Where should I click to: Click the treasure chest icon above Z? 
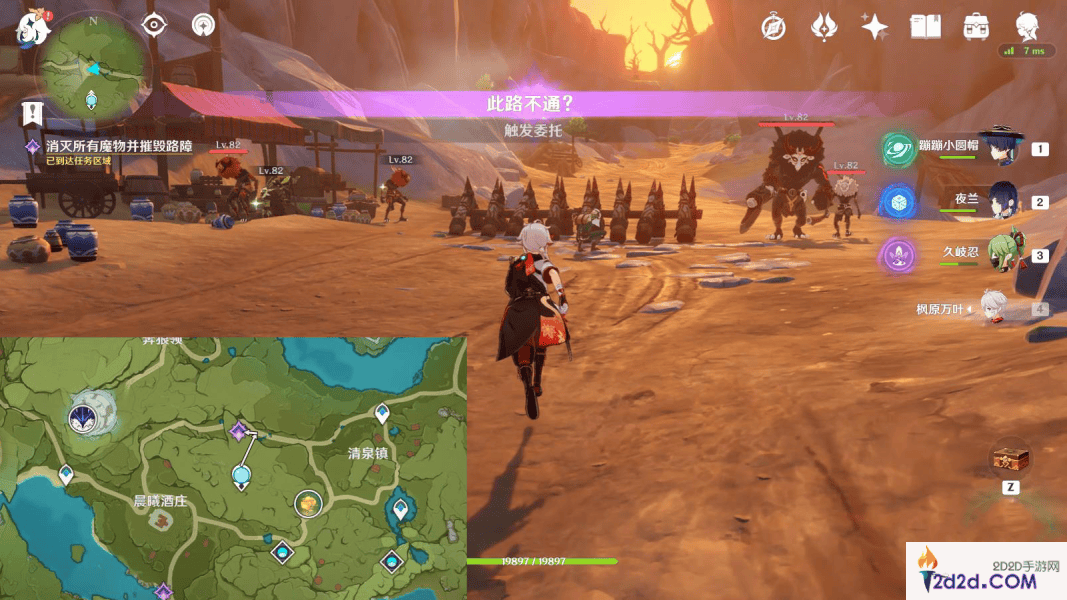(x=1009, y=460)
